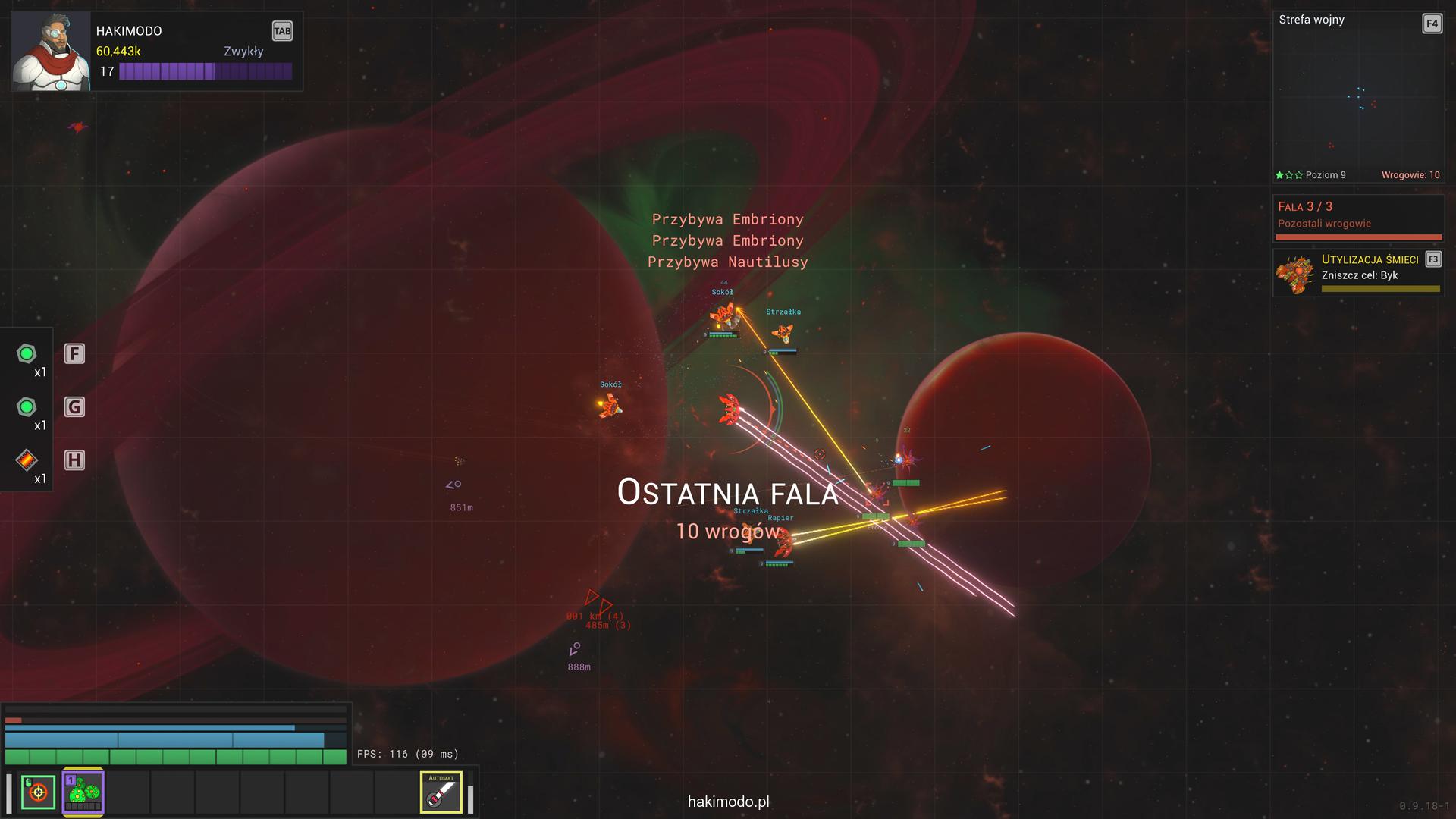Use the green spore ability slot

pos(83,792)
